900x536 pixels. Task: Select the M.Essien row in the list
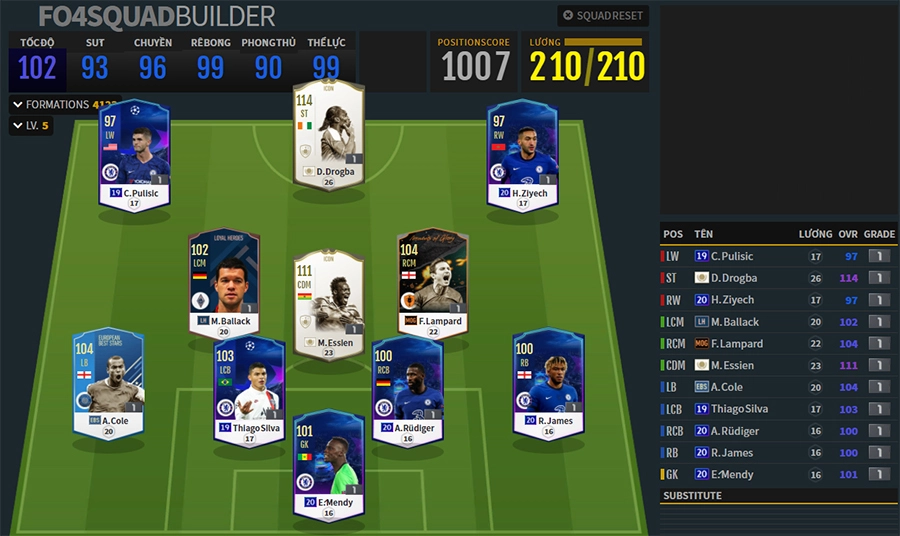click(x=740, y=365)
